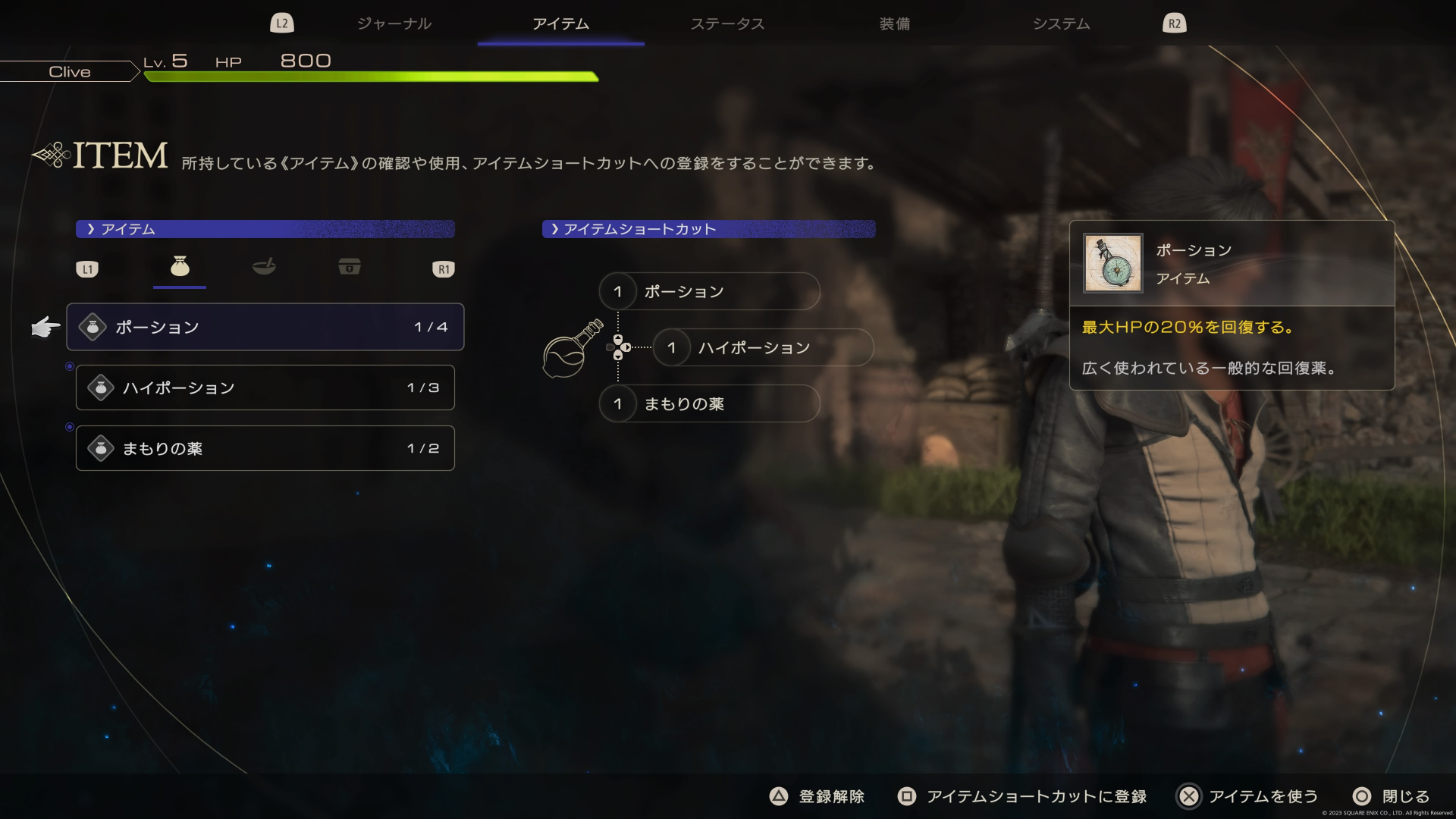Click the right d-pad direction toggle
The image size is (1456, 819).
pos(628,347)
